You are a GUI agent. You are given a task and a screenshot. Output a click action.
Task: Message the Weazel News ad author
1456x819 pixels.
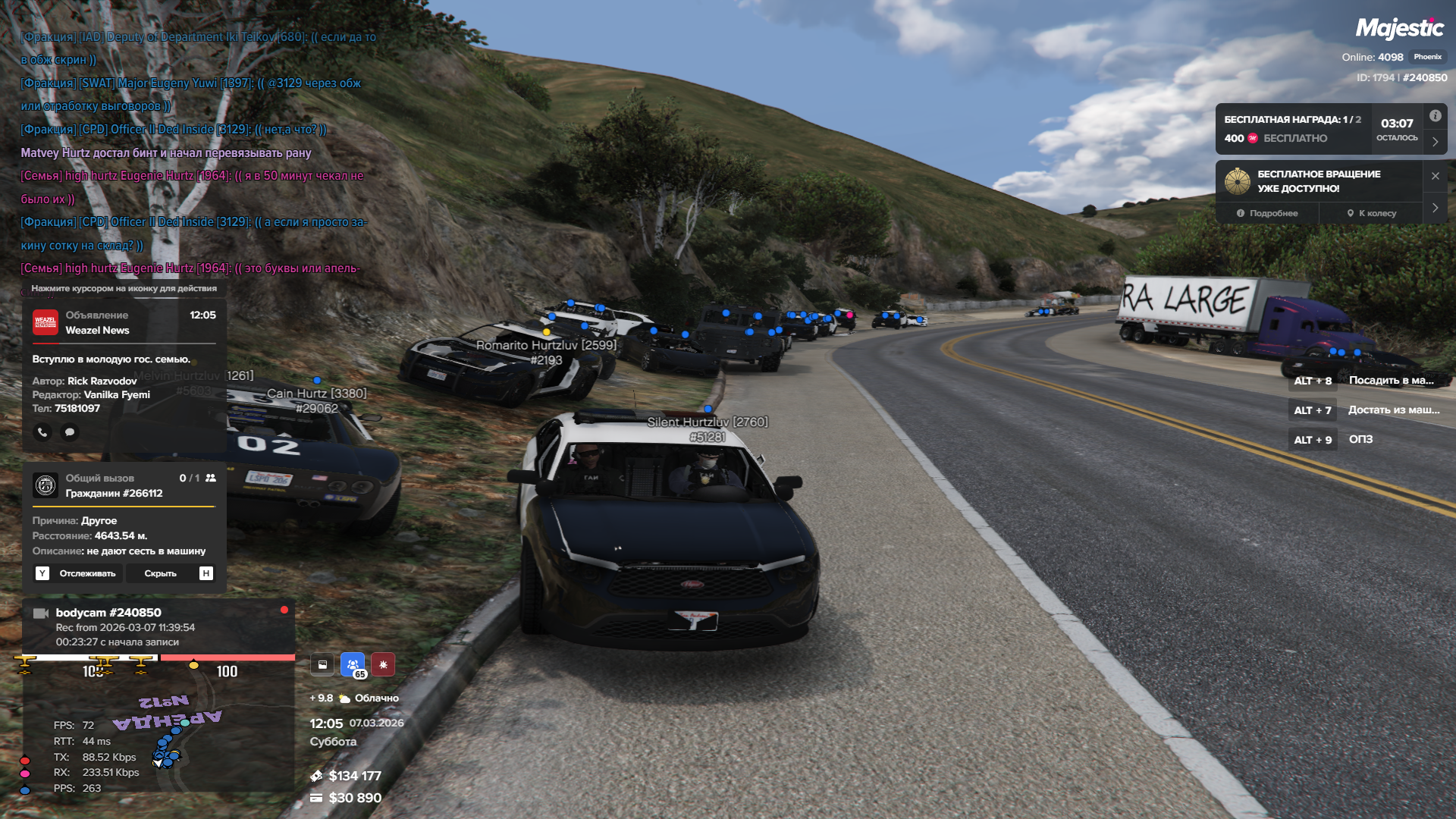(70, 432)
